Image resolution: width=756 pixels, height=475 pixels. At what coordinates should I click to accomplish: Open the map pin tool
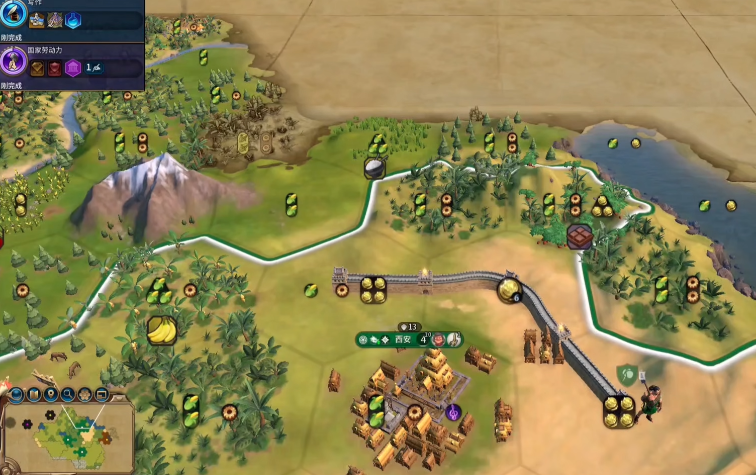[x=50, y=395]
